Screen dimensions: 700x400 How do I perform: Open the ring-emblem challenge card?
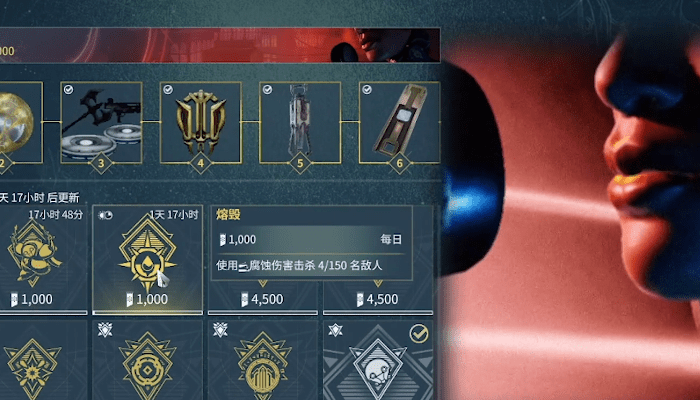pos(147,362)
